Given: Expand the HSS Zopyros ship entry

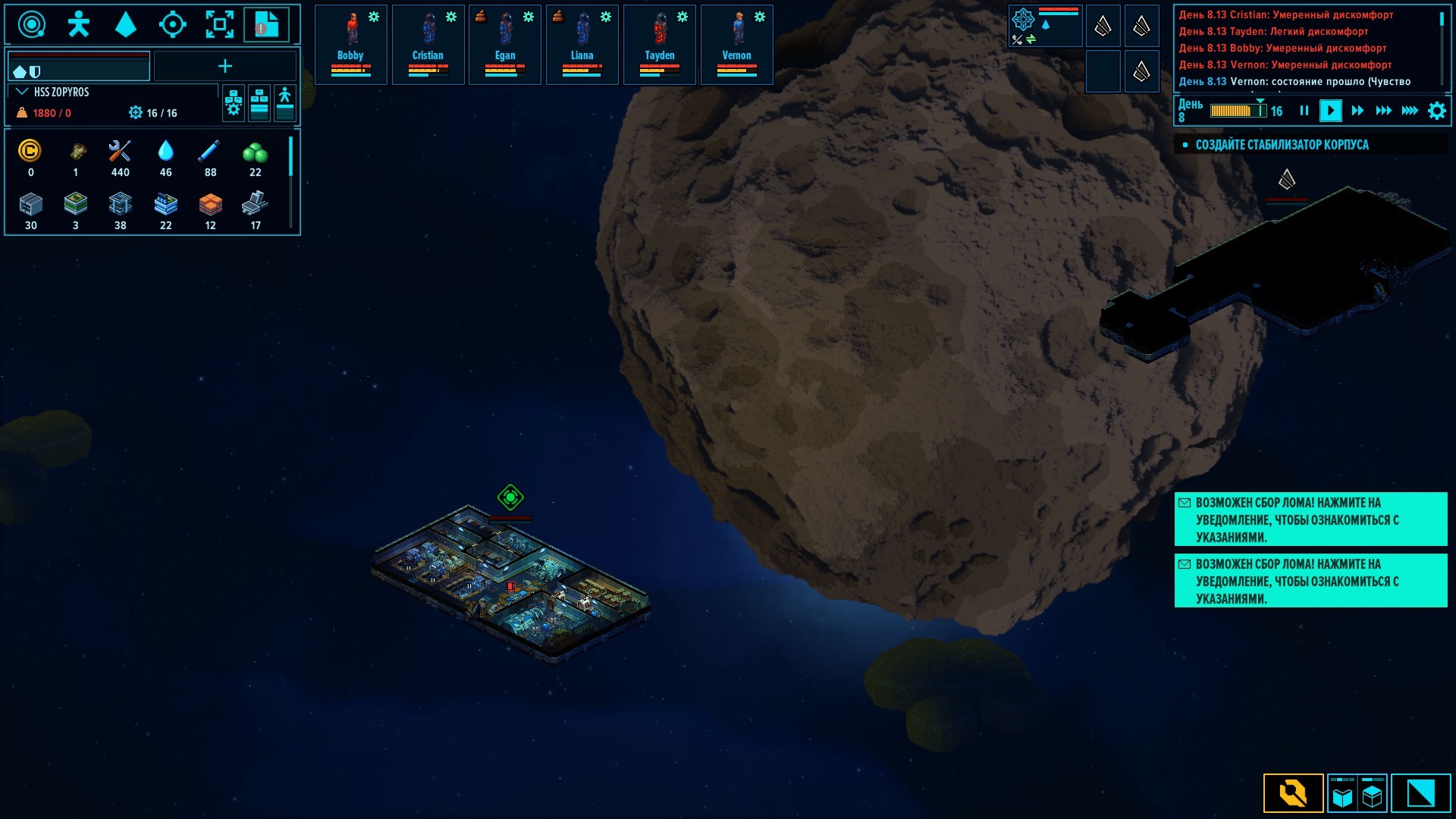Looking at the screenshot, I should tap(22, 92).
